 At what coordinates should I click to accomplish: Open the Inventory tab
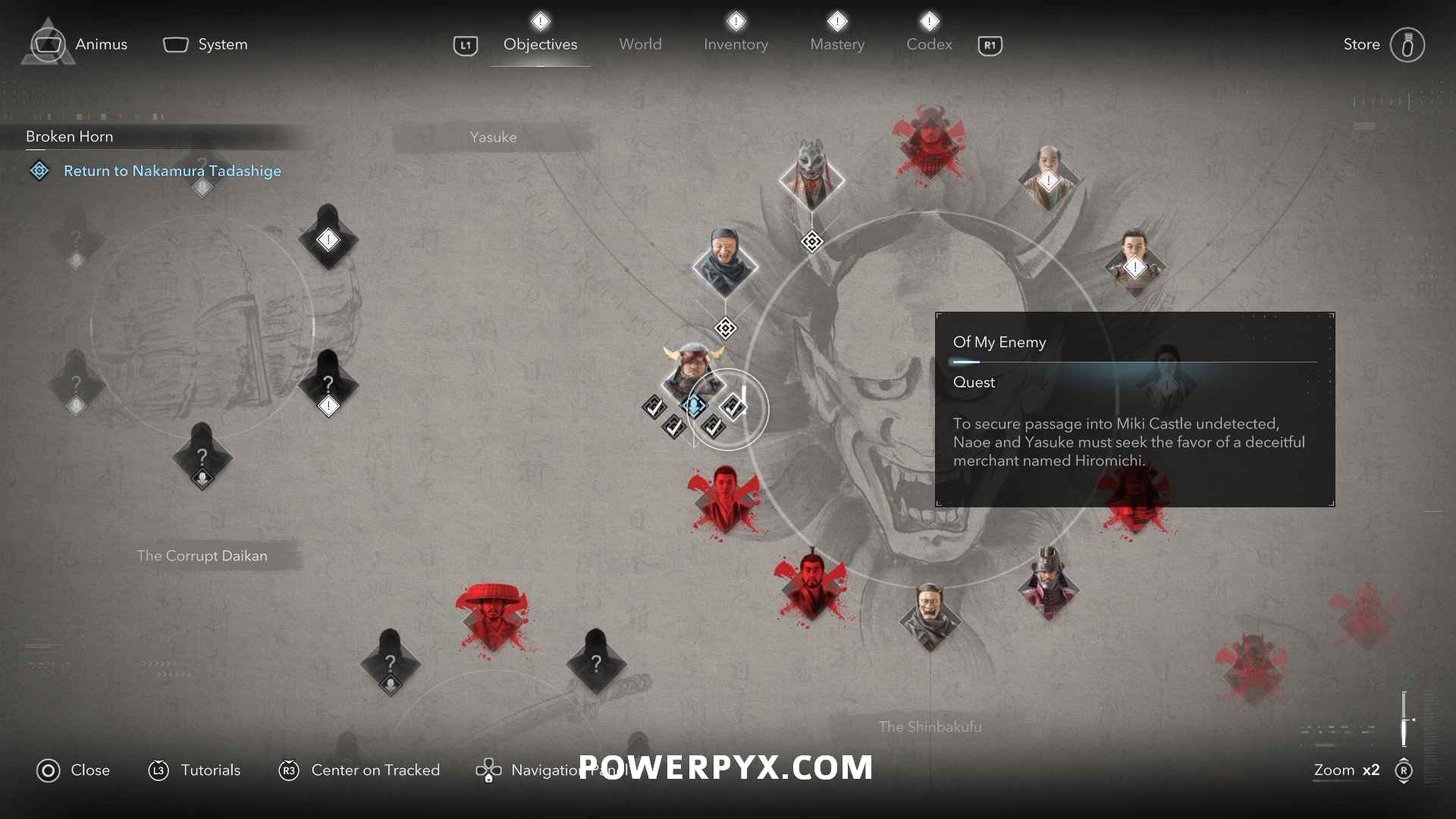coord(736,44)
